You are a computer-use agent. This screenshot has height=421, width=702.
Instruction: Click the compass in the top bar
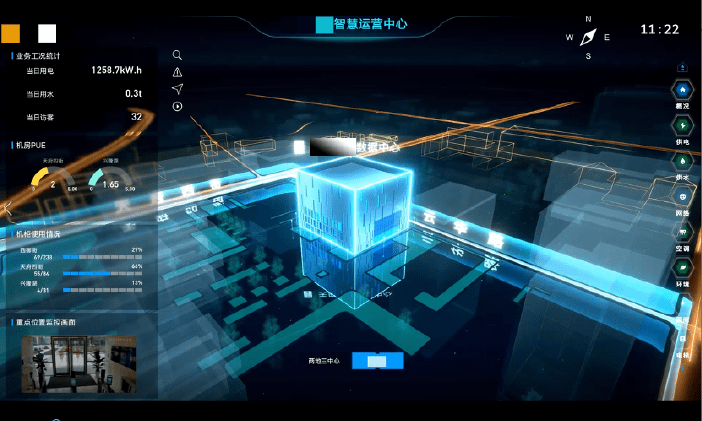[x=588, y=37]
